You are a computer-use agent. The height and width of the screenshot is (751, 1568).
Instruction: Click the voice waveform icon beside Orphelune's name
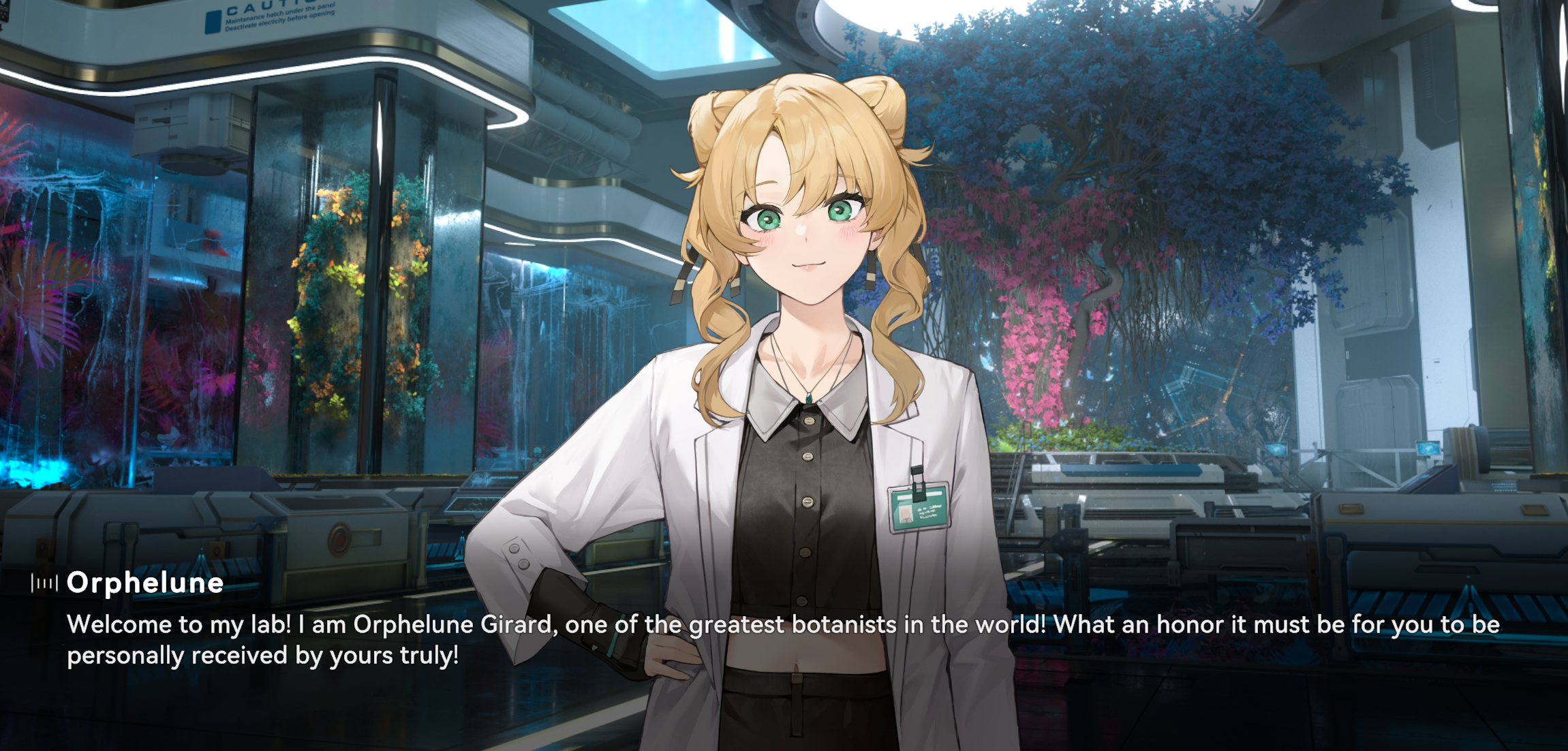pyautogui.click(x=44, y=583)
